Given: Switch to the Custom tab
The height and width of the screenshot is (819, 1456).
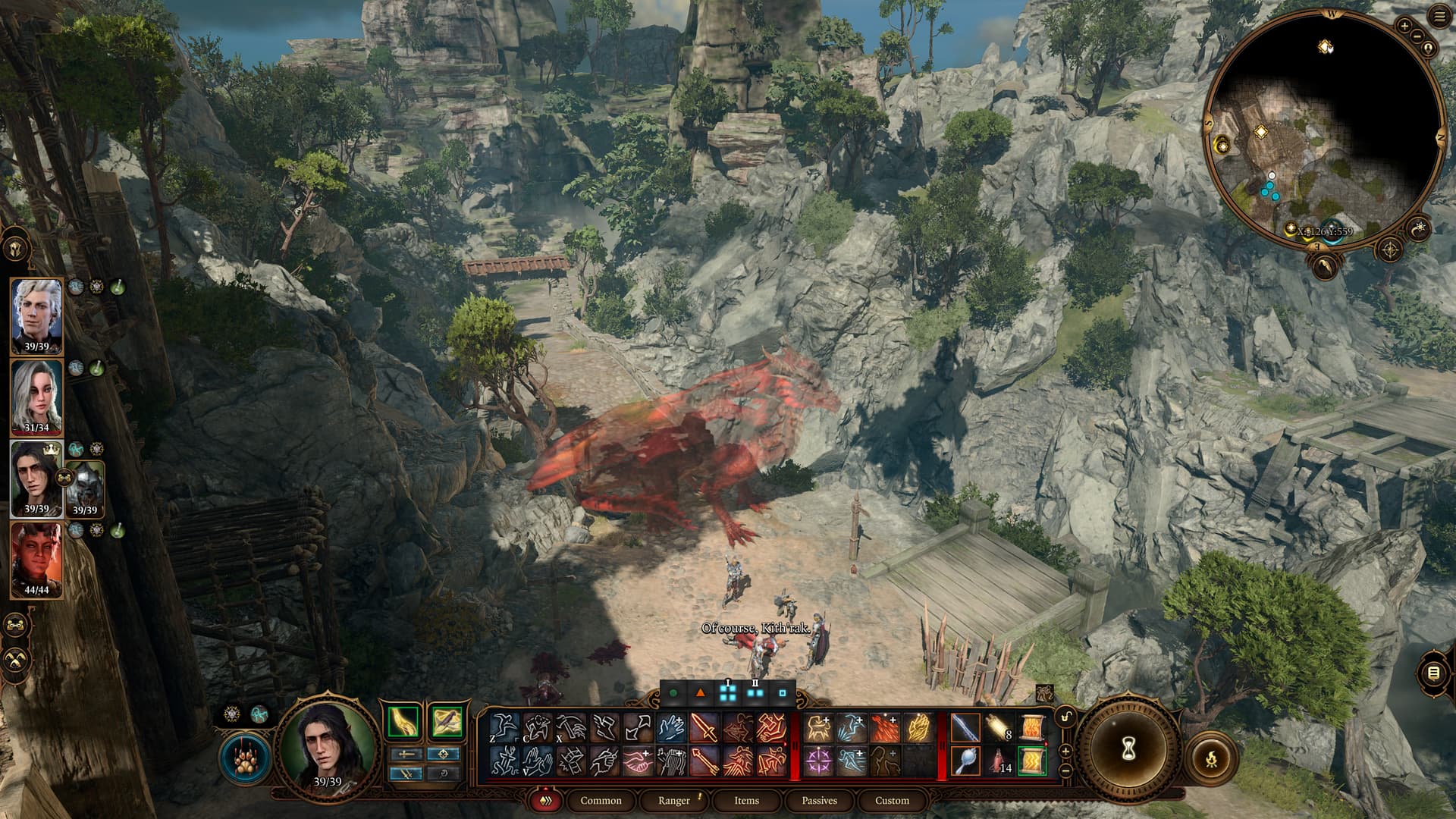Looking at the screenshot, I should (x=892, y=800).
